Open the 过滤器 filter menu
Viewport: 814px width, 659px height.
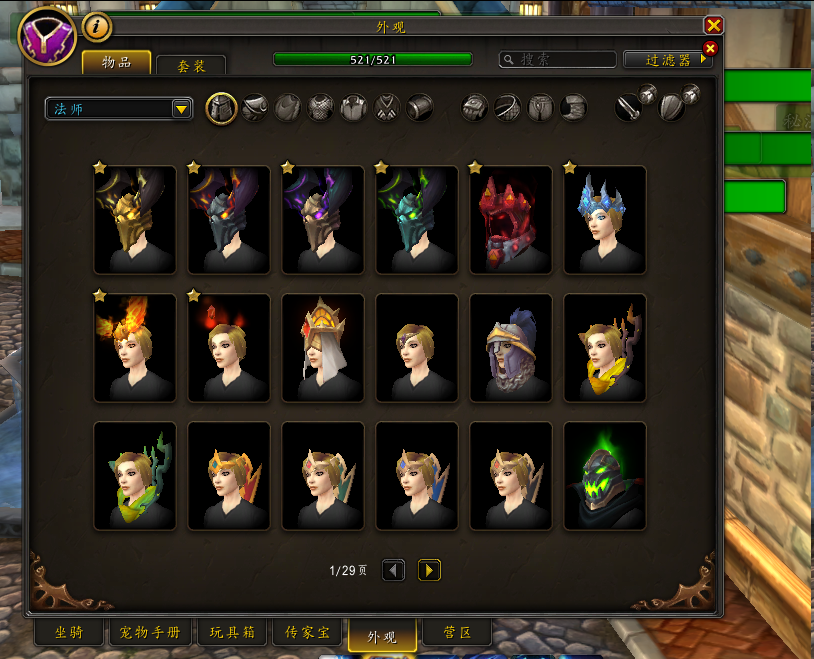pyautogui.click(x=668, y=60)
